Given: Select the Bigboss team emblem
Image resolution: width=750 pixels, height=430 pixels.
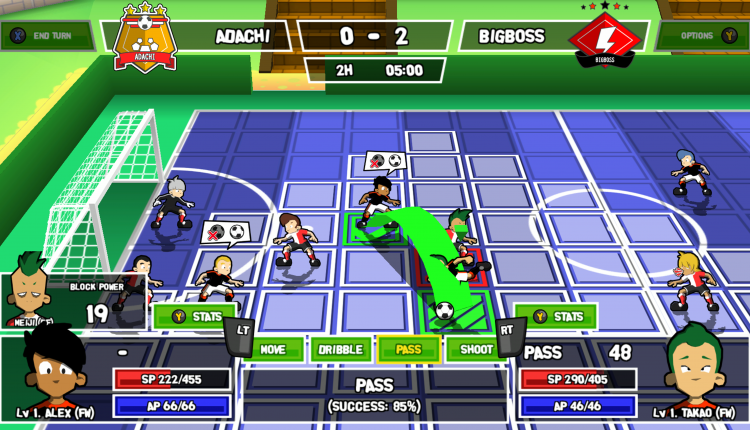Looking at the screenshot, I should (x=605, y=38).
